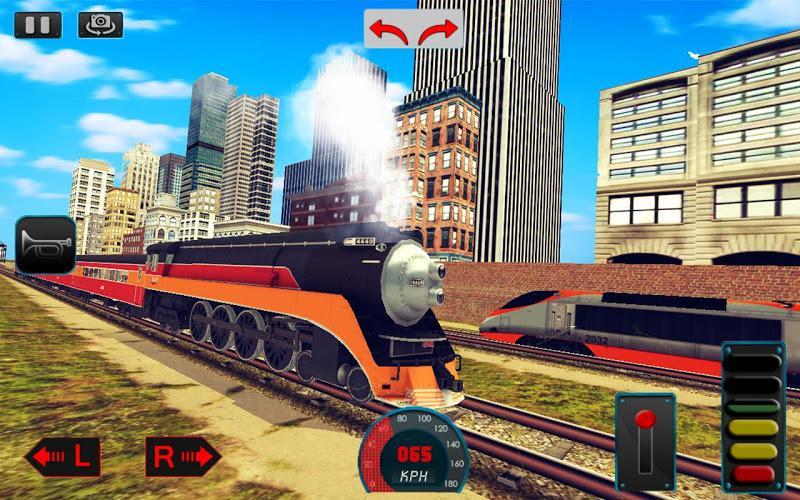The width and height of the screenshot is (800, 500).
Task: Switch the camera view
Action: click(100, 24)
